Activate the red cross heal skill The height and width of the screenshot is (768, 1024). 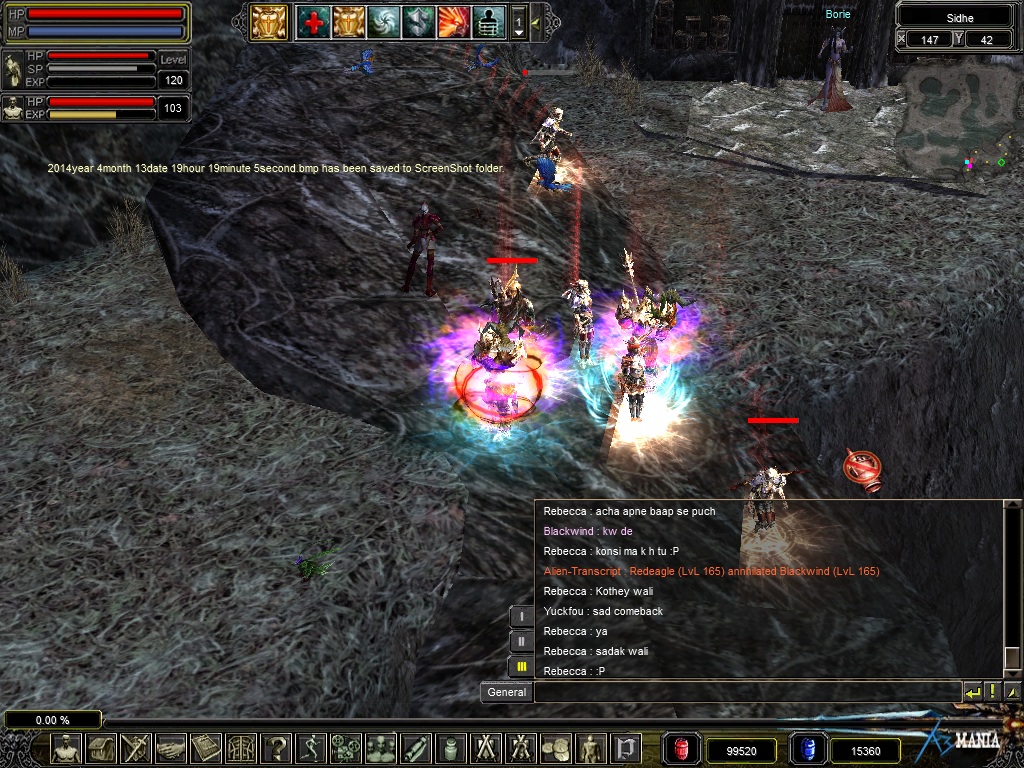312,21
